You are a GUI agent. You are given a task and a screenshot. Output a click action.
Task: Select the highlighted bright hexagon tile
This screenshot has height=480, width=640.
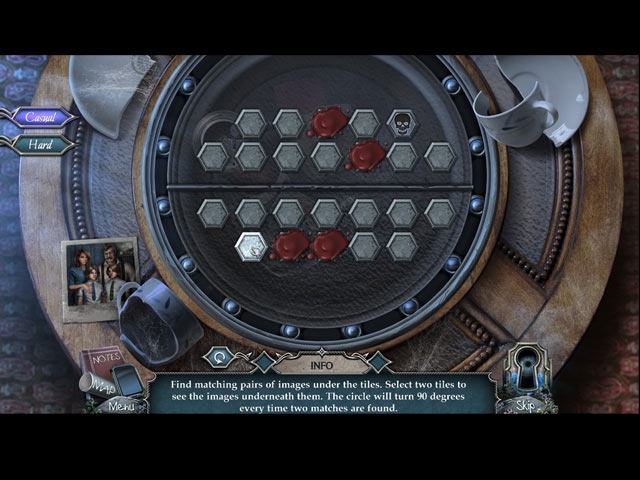(x=251, y=245)
